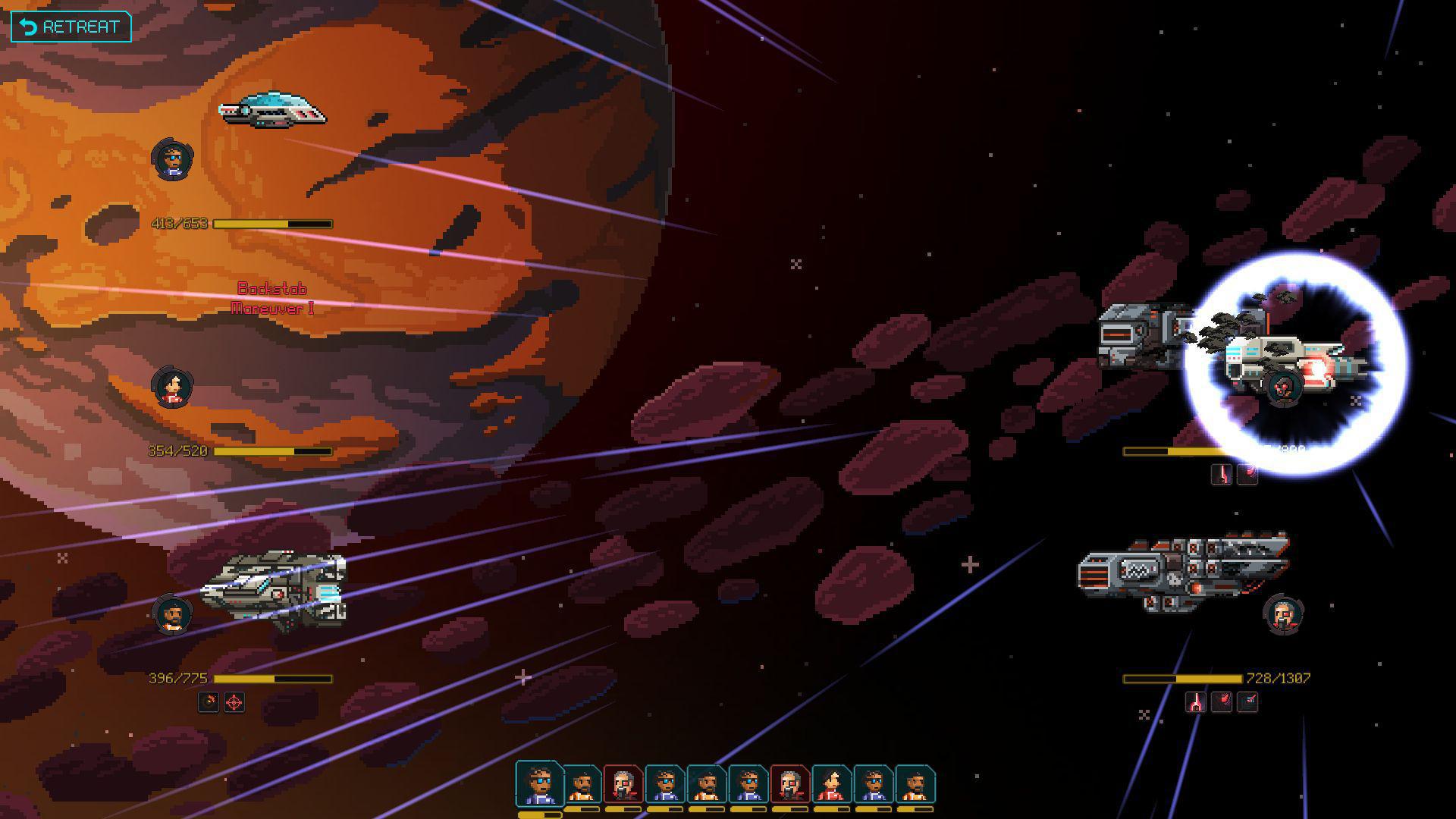Inspect the forked red status icon below 728/1307
The image size is (1456, 819).
[1196, 702]
